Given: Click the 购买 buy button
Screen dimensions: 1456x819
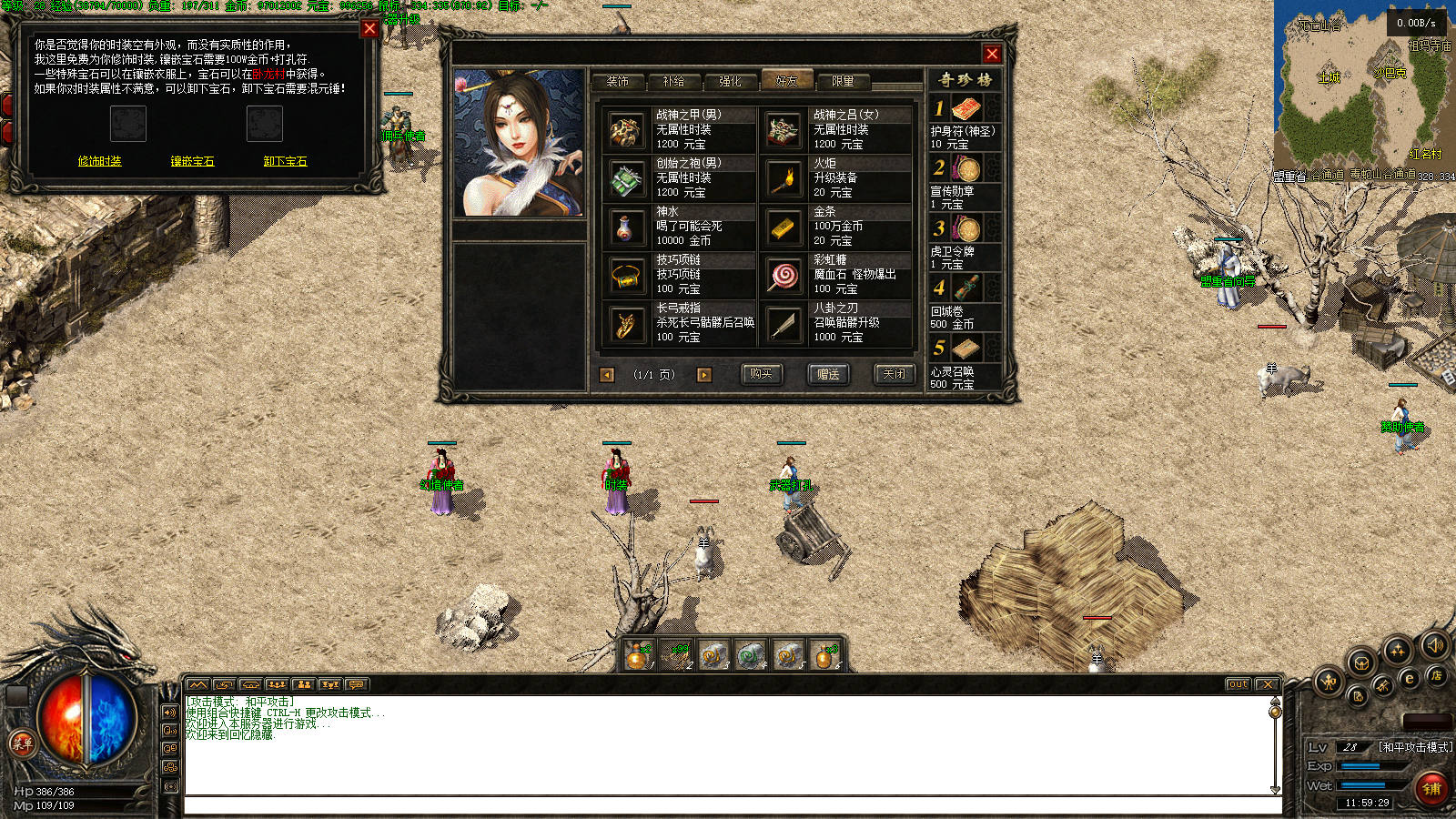Looking at the screenshot, I should (761, 374).
